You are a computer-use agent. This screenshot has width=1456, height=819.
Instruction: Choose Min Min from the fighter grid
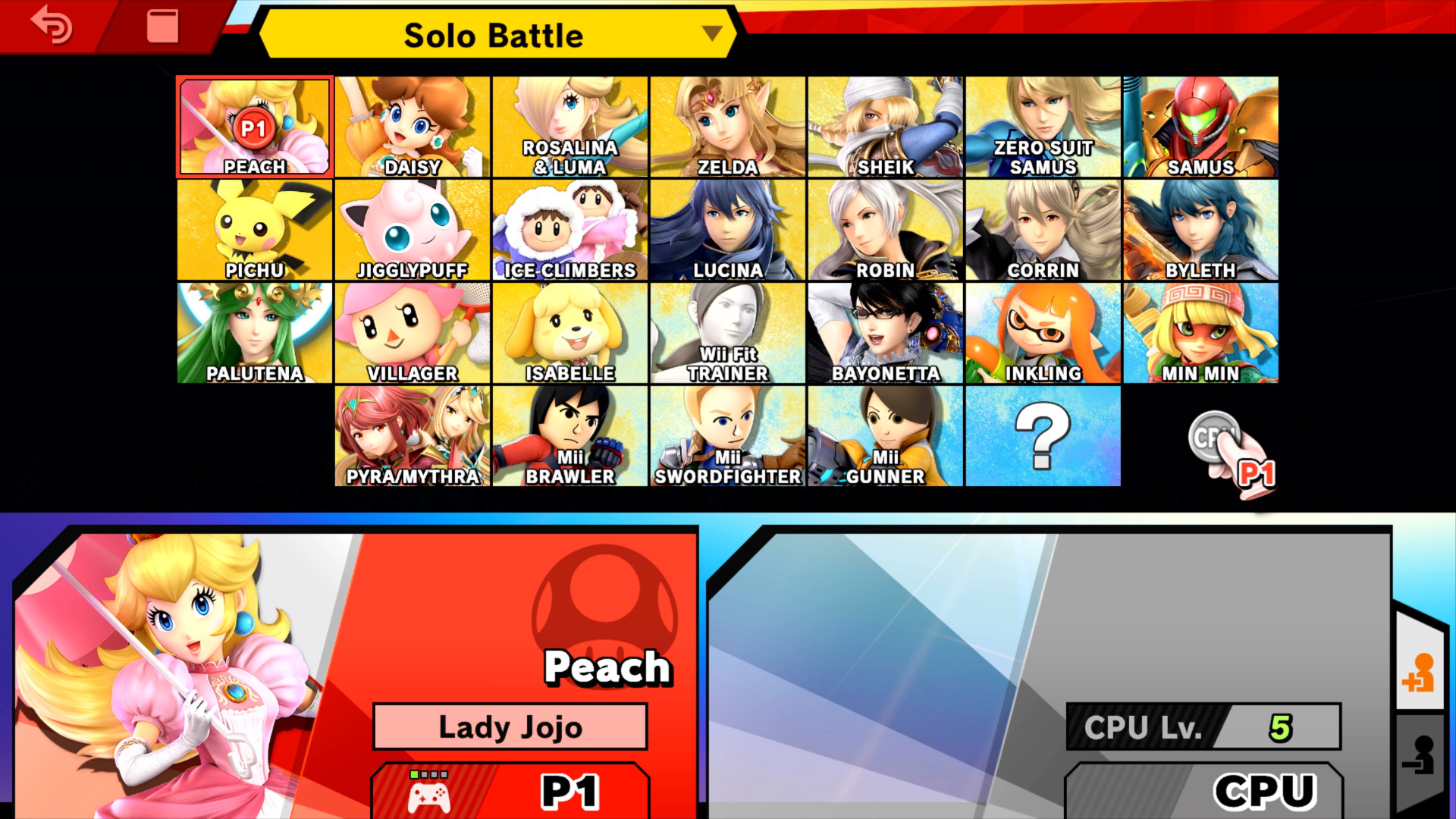click(1200, 332)
